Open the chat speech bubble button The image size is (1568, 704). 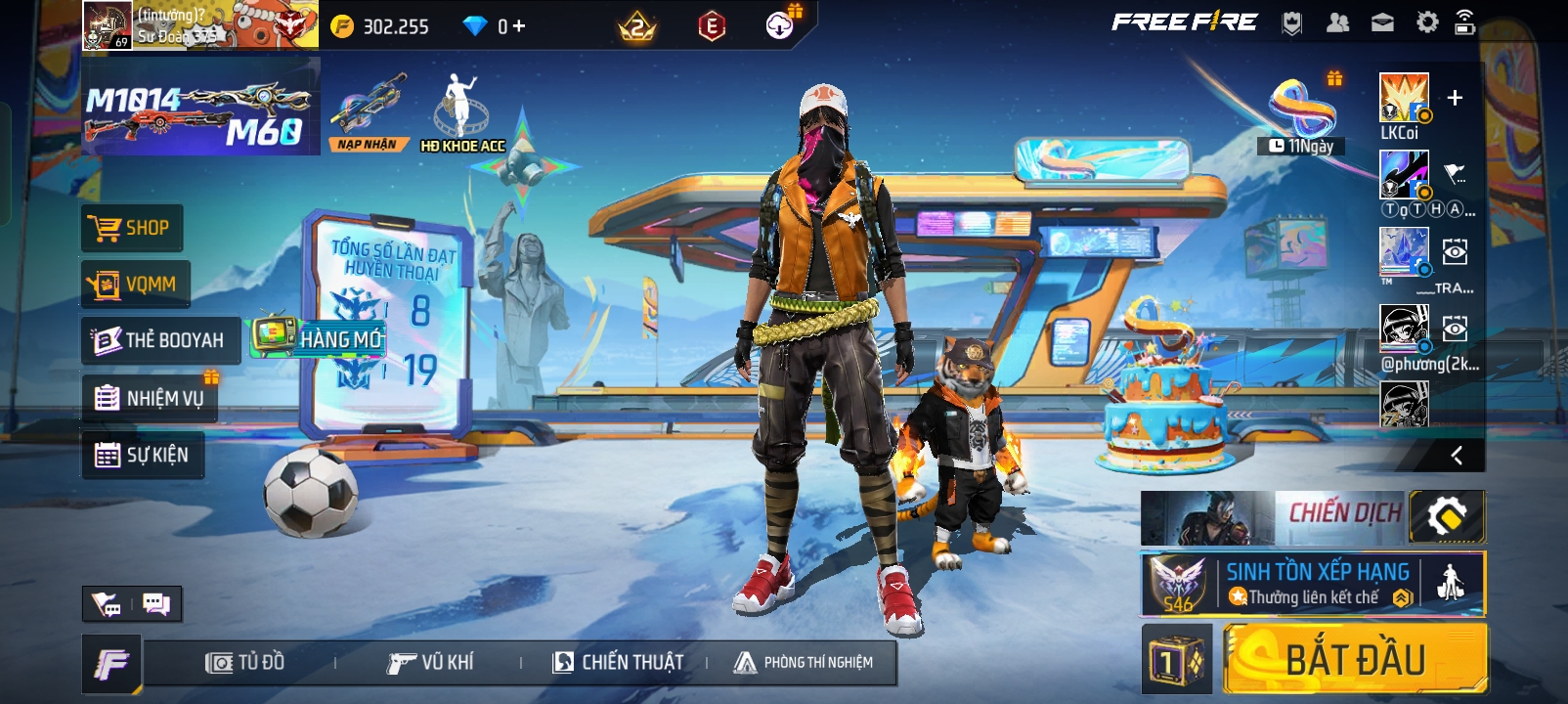156,604
